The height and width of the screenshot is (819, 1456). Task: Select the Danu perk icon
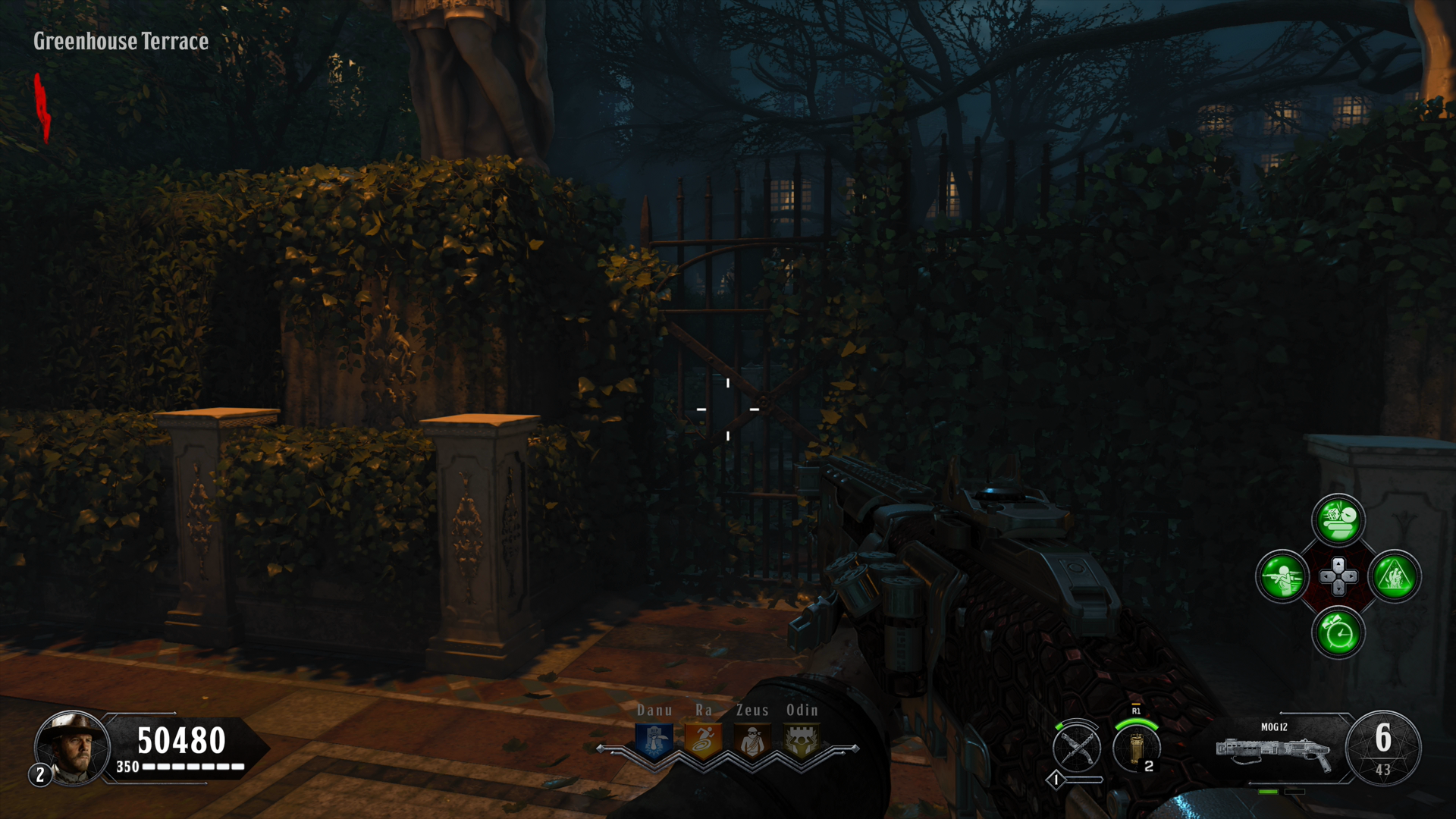click(x=654, y=741)
